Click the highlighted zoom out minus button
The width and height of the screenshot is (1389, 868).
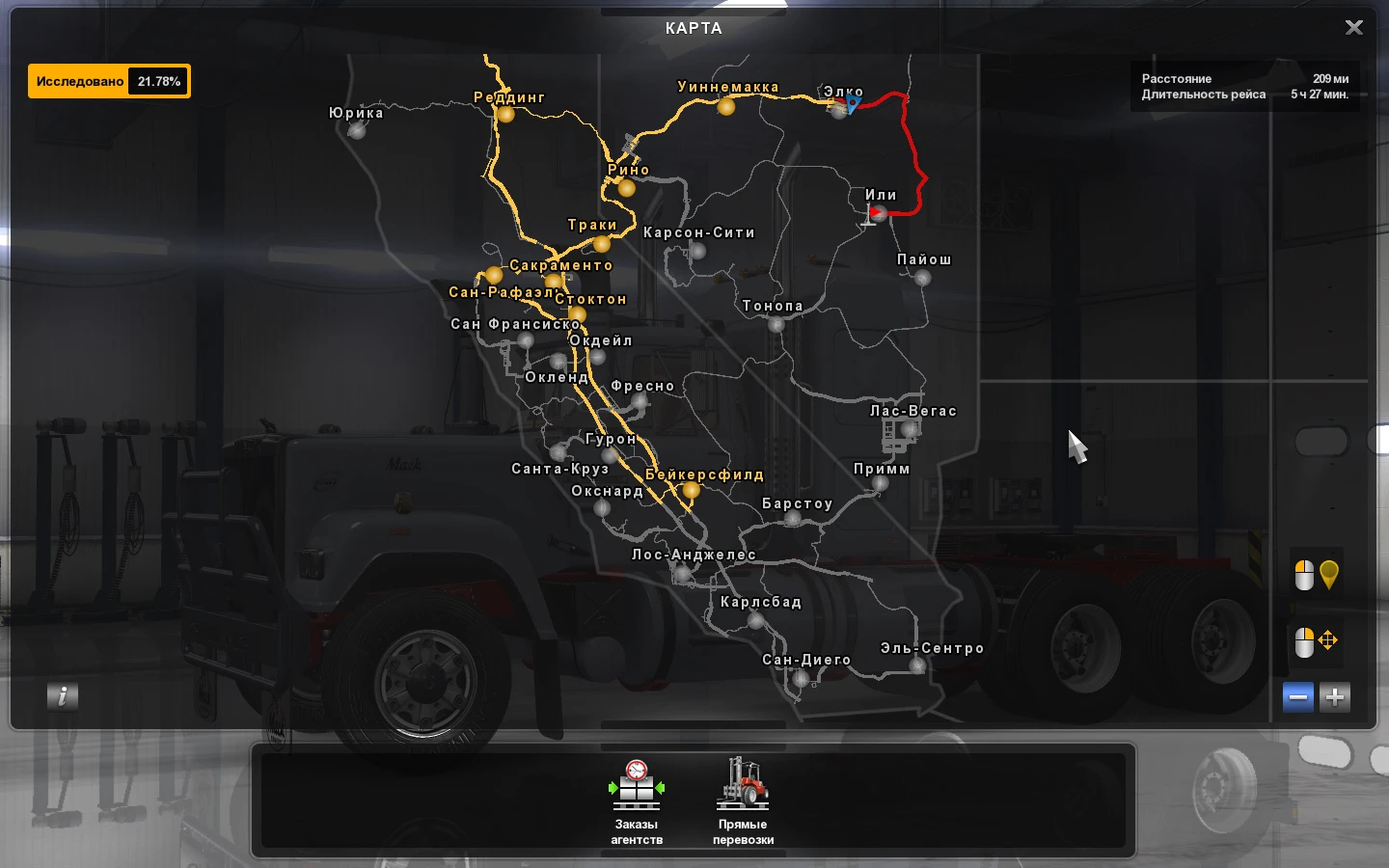(1297, 696)
